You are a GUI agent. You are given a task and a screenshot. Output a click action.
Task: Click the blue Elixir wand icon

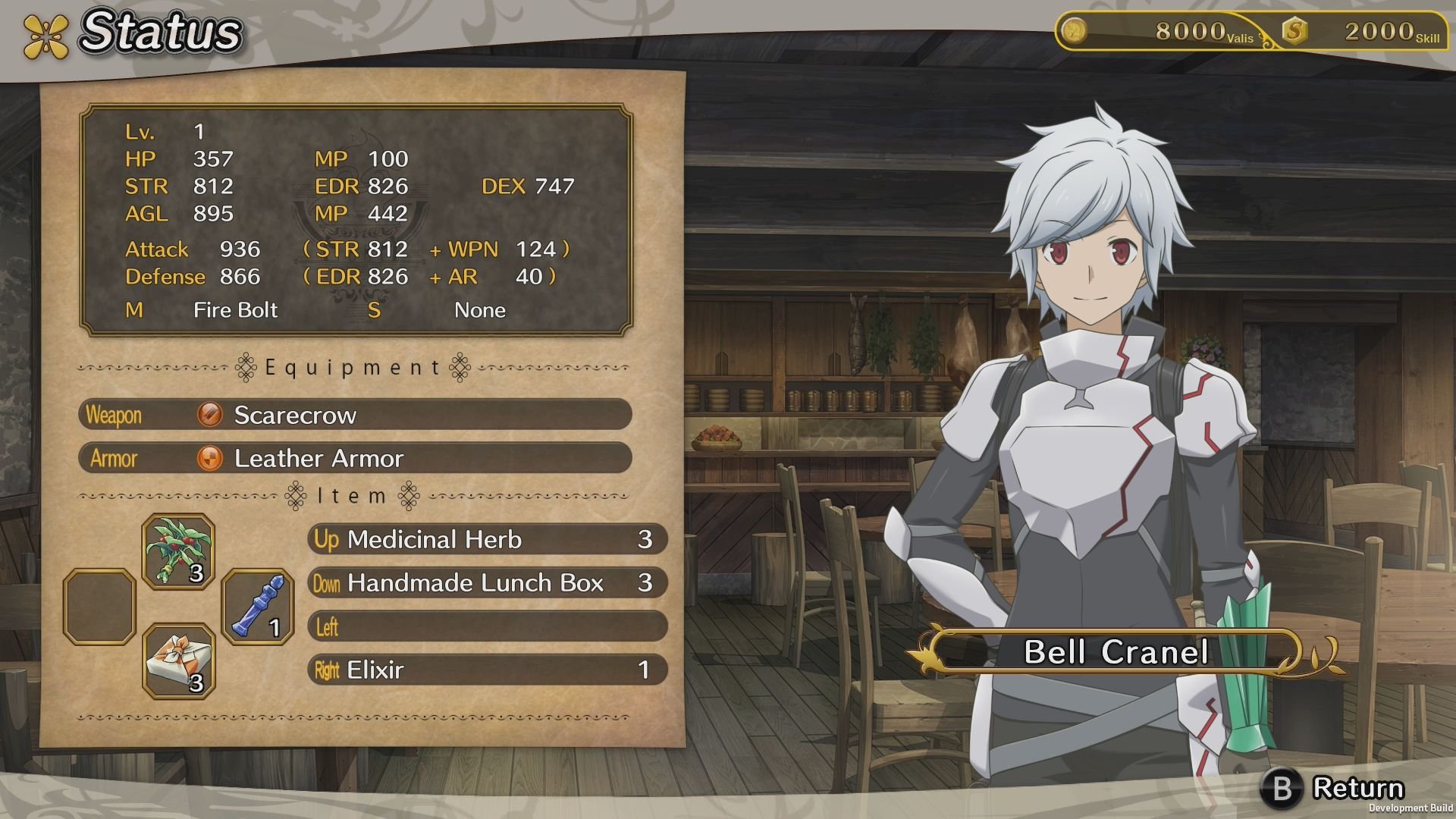[x=257, y=607]
